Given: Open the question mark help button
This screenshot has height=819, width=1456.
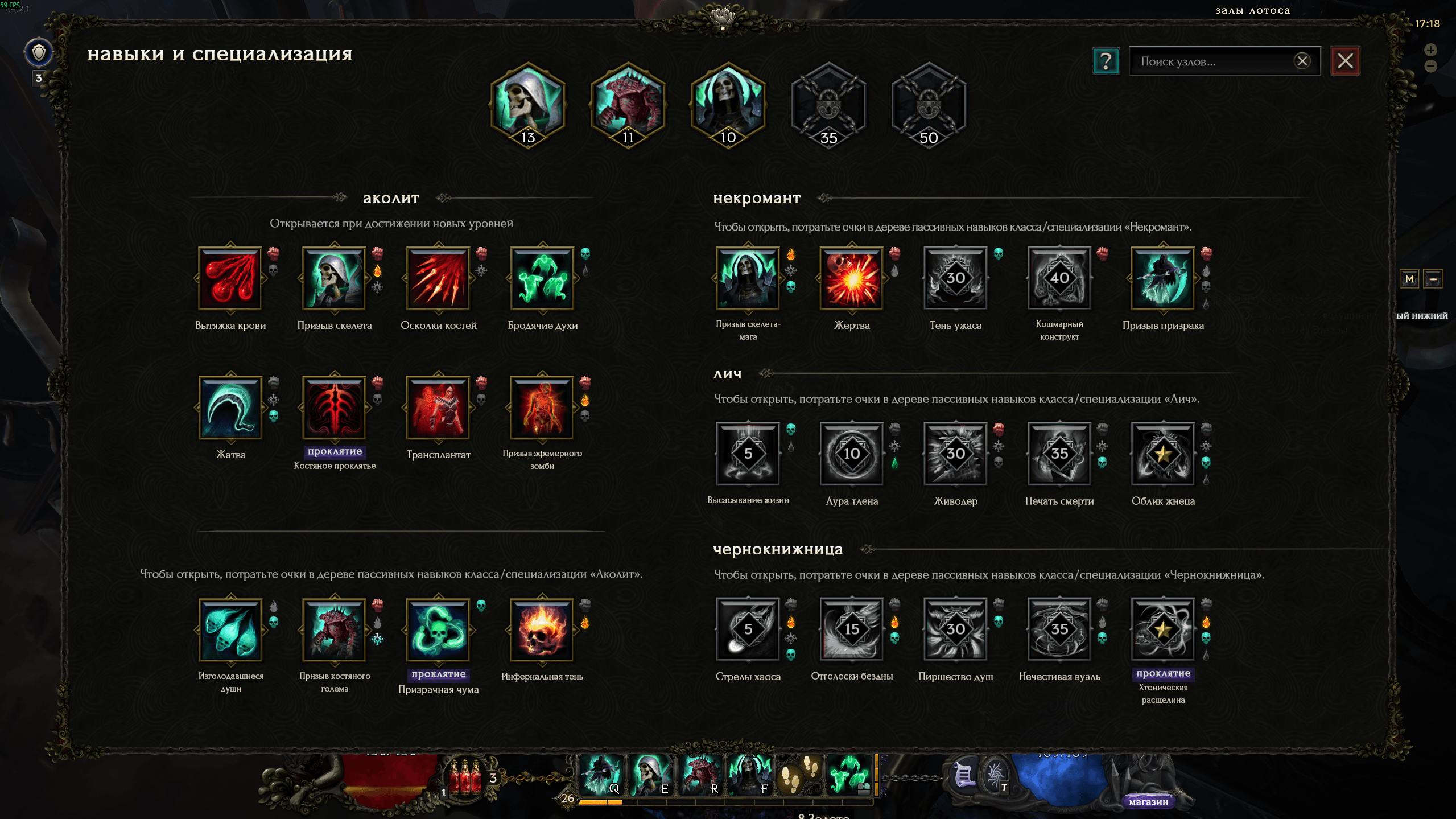Looking at the screenshot, I should click(x=1106, y=61).
